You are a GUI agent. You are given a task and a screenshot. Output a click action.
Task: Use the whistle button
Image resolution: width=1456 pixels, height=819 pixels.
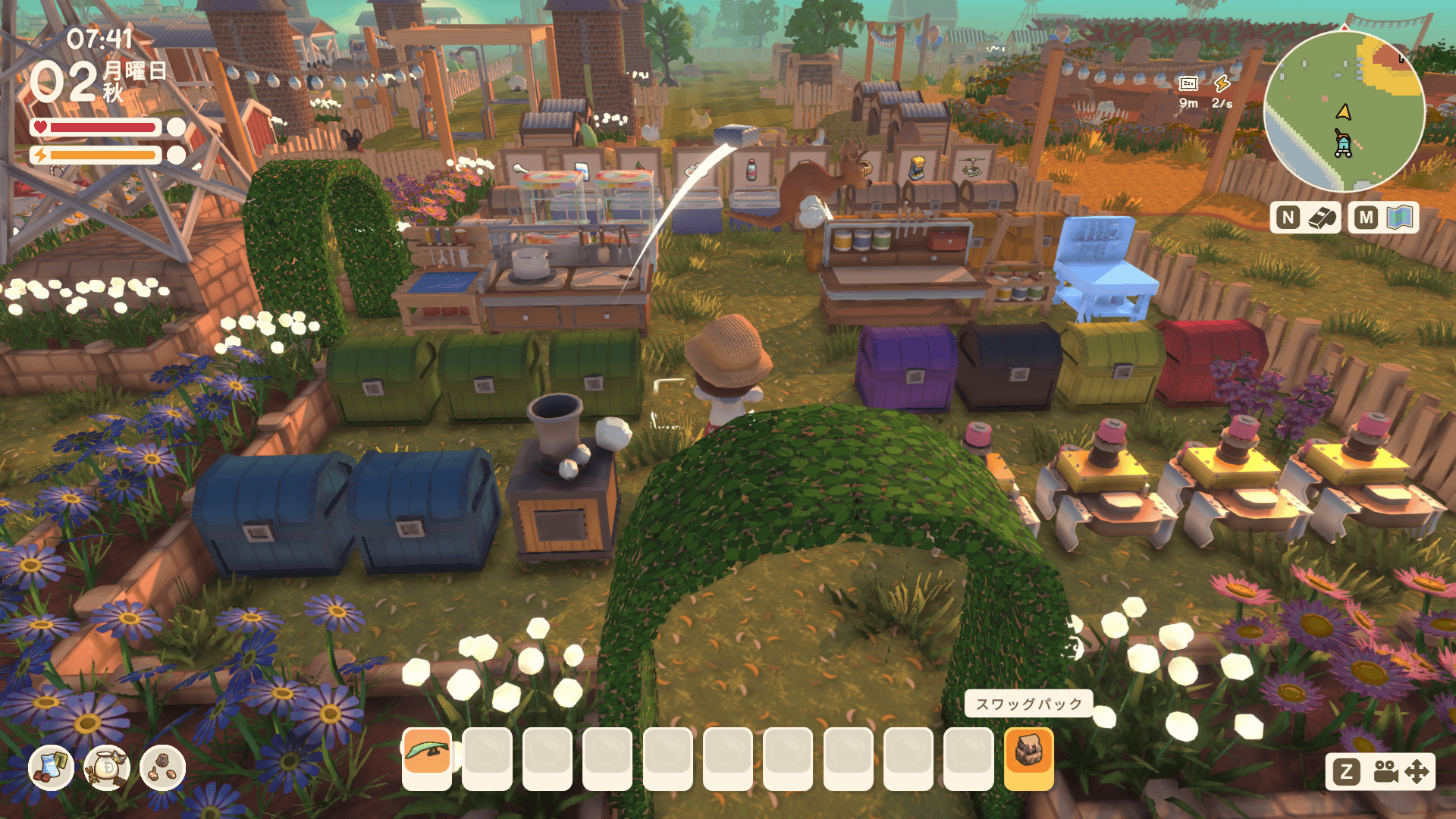point(1322,218)
